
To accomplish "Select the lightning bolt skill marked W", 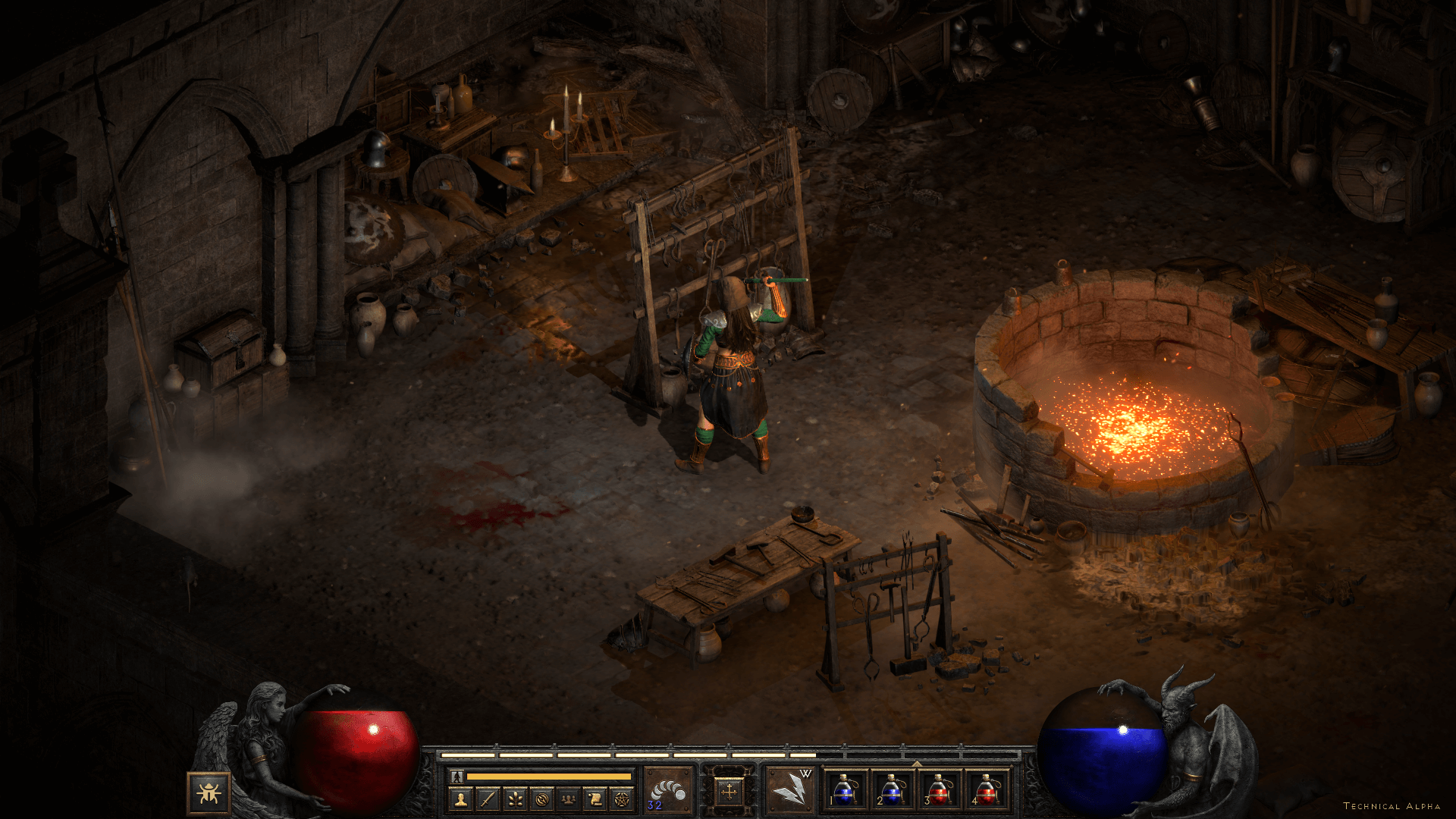I will (789, 791).
